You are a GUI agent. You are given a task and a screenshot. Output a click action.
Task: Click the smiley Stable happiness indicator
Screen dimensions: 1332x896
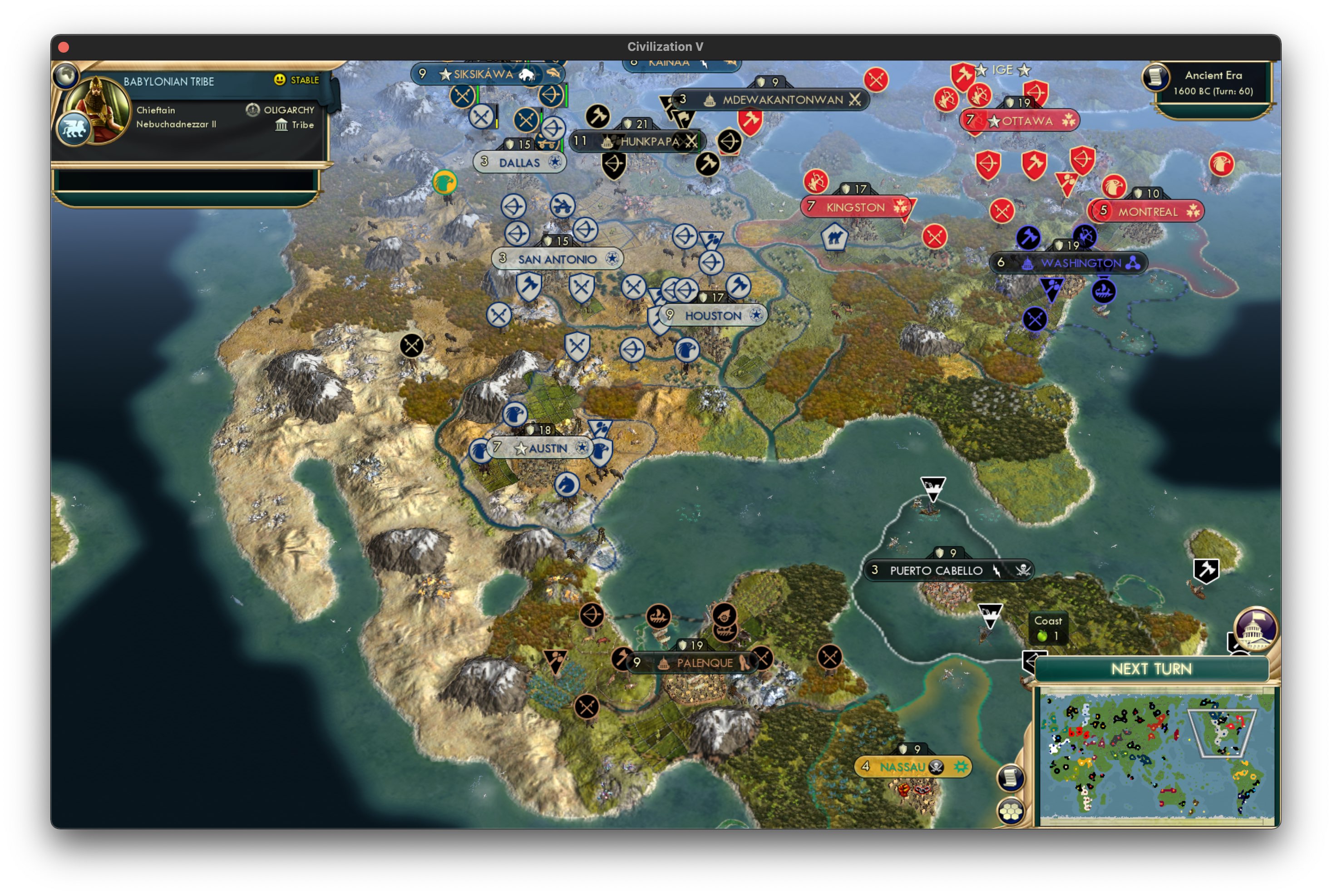[x=278, y=80]
